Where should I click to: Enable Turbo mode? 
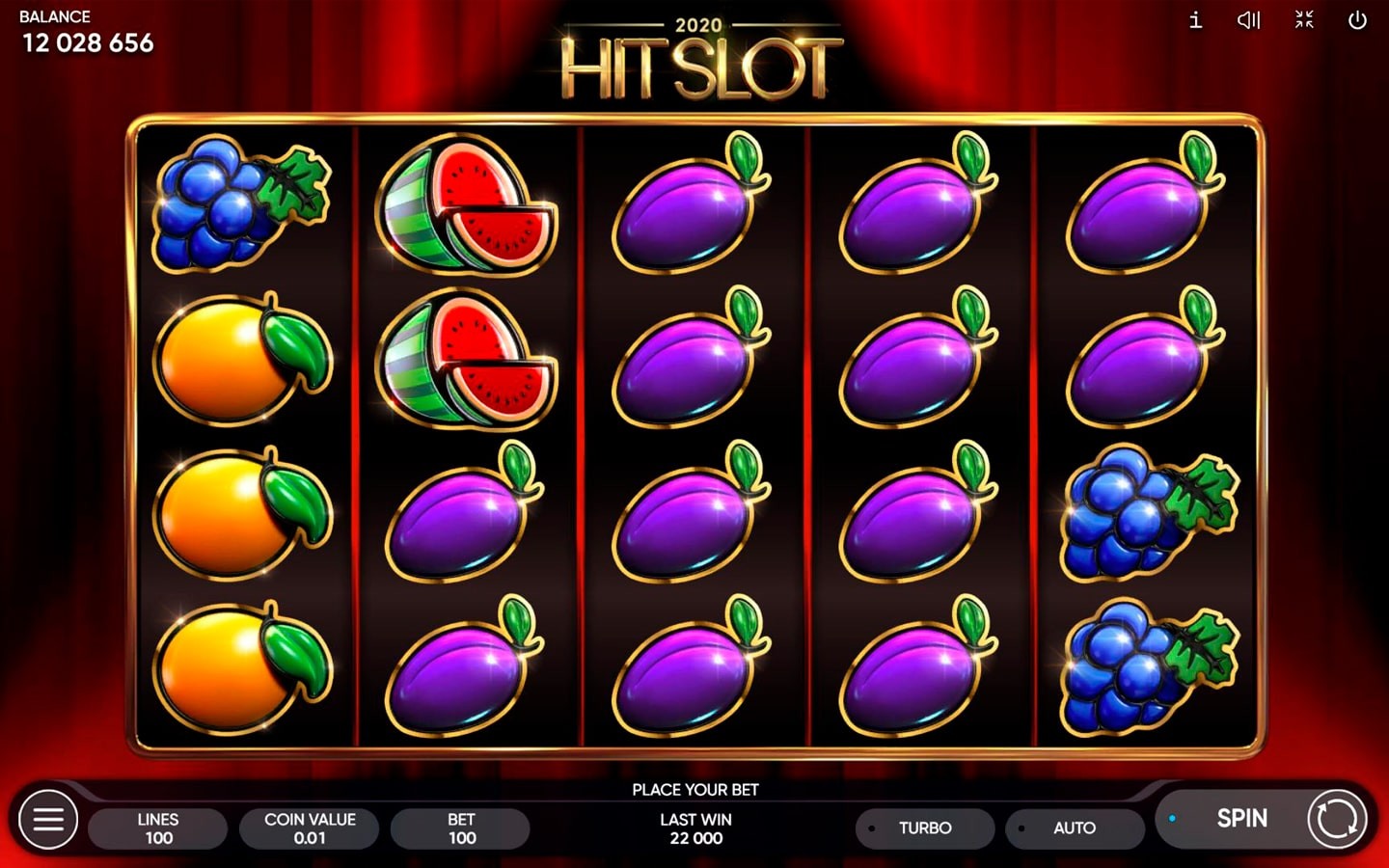pos(924,827)
